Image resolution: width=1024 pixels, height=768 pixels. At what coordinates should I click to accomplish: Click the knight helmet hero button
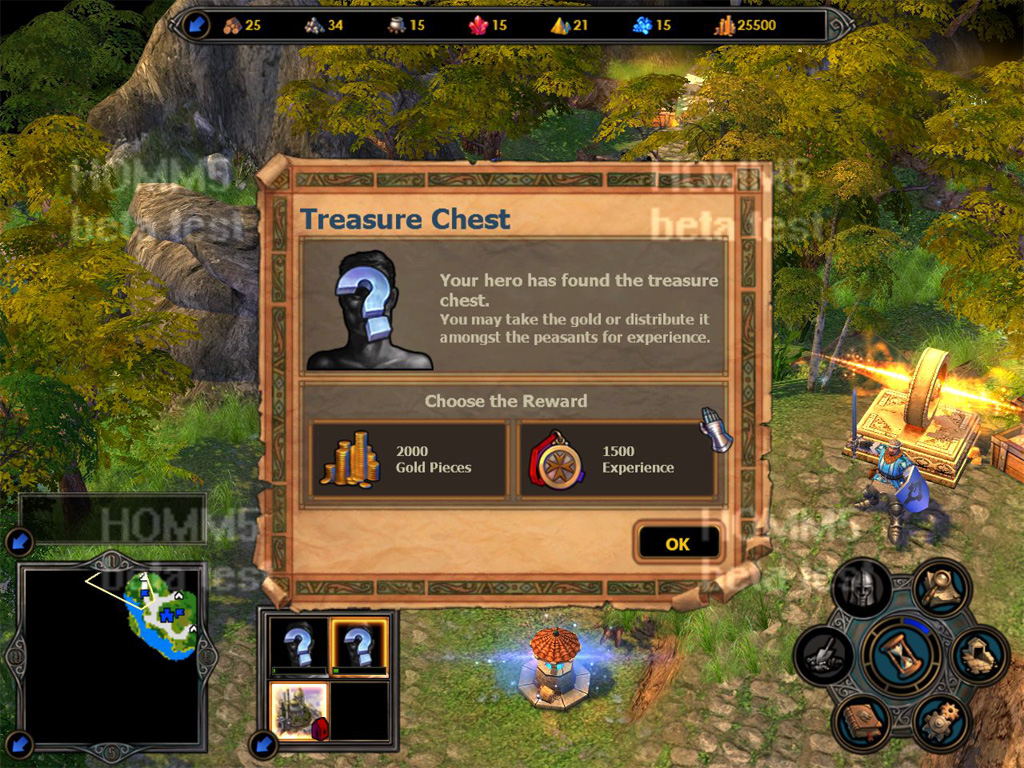[861, 590]
